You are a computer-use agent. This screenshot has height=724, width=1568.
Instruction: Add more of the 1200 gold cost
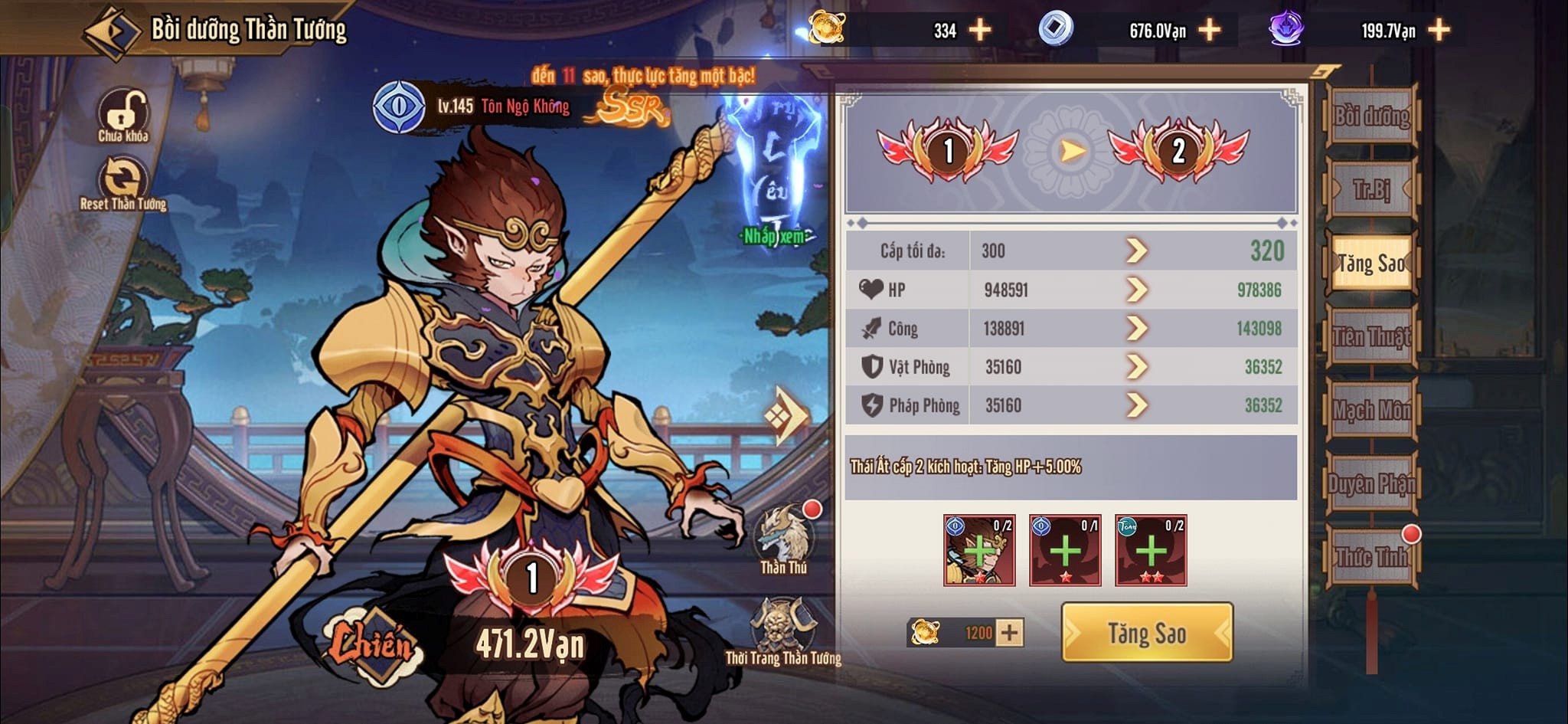coord(1010,633)
